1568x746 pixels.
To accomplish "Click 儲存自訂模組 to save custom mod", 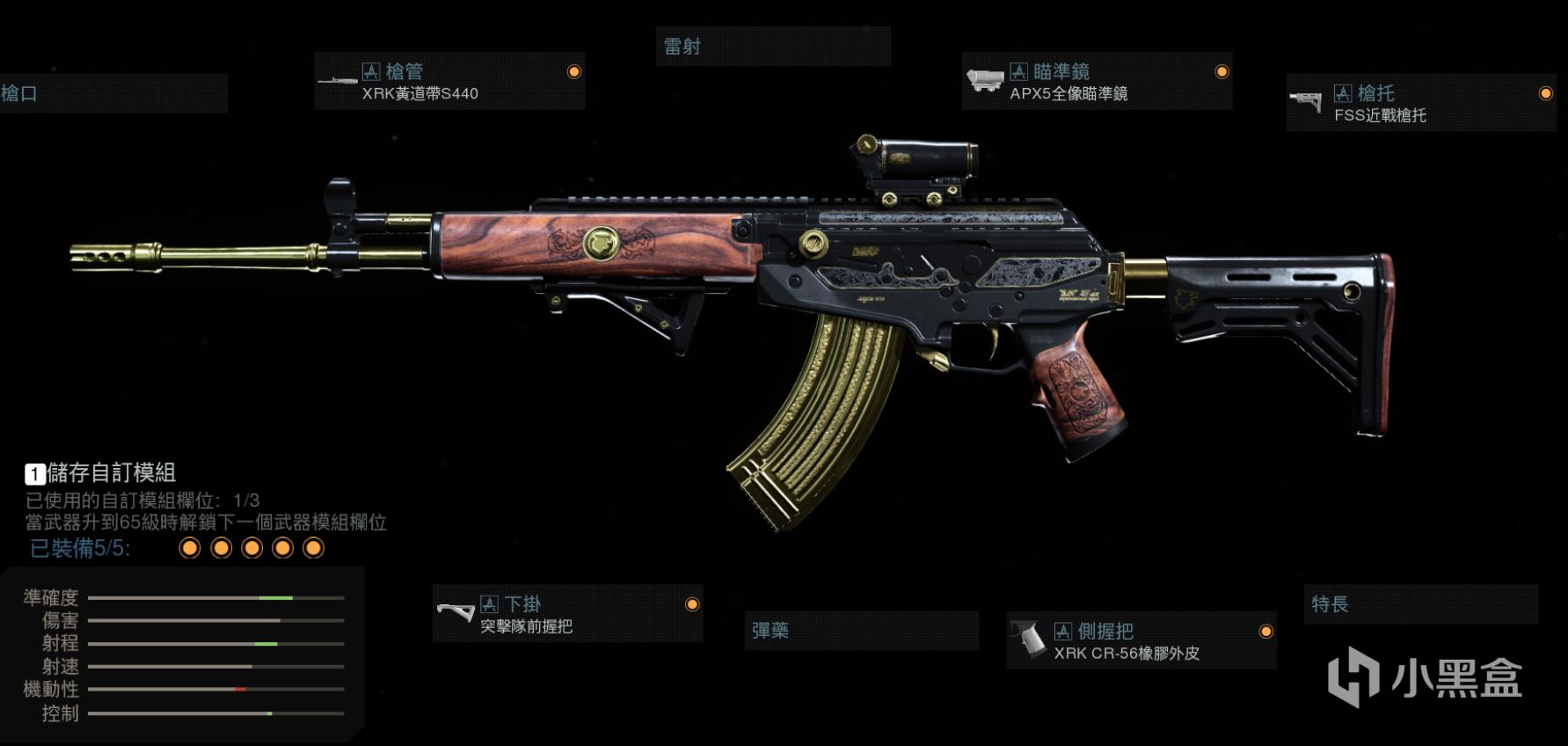I will click(x=101, y=473).
